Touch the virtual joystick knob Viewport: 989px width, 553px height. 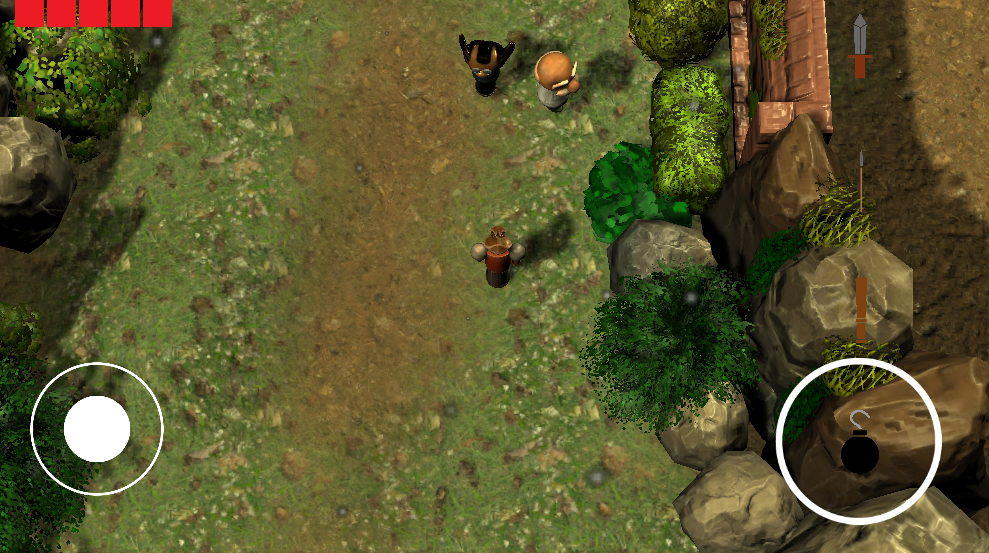pyautogui.click(x=97, y=428)
